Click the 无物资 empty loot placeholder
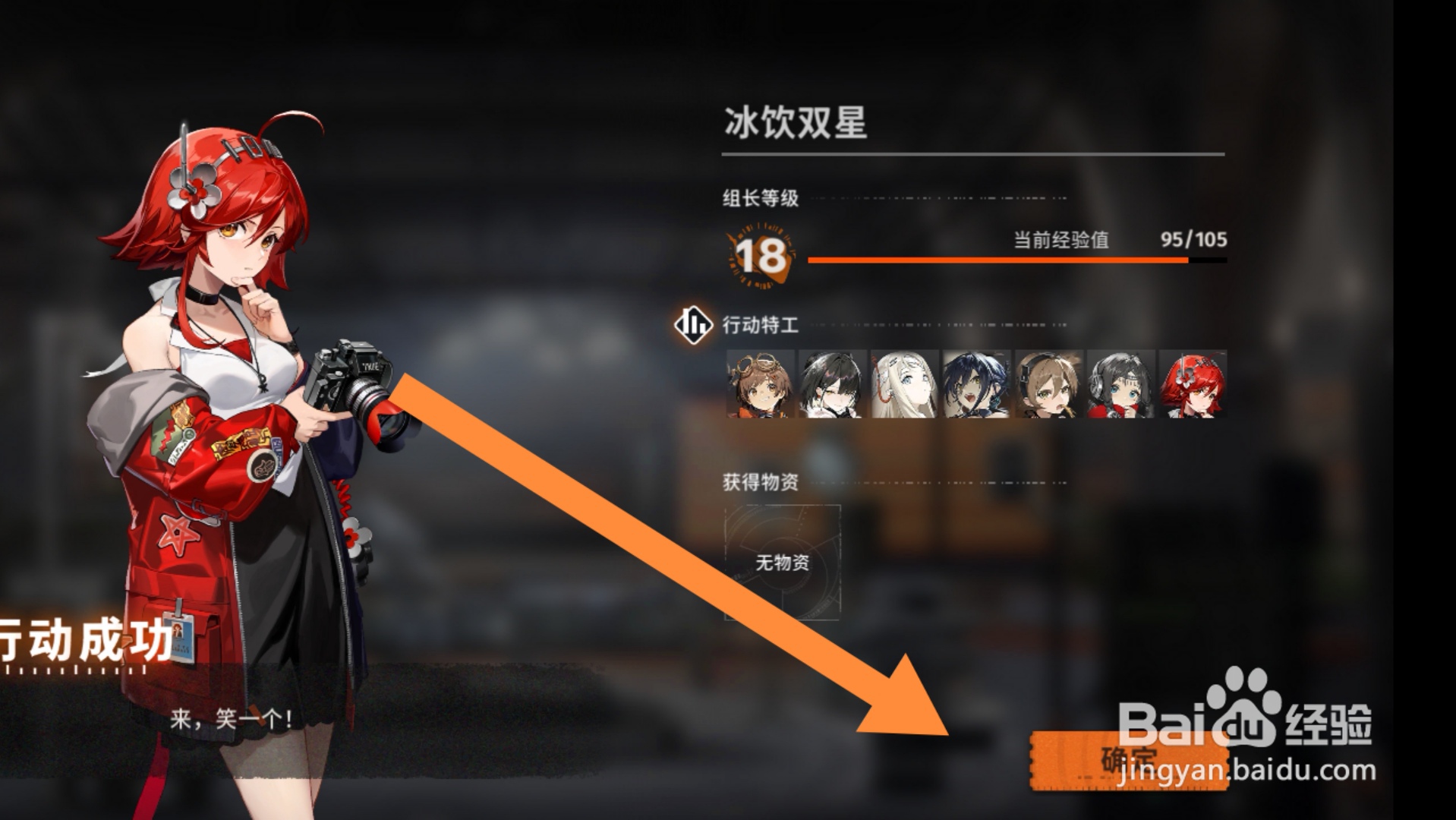The width and height of the screenshot is (1456, 820). pos(783,563)
